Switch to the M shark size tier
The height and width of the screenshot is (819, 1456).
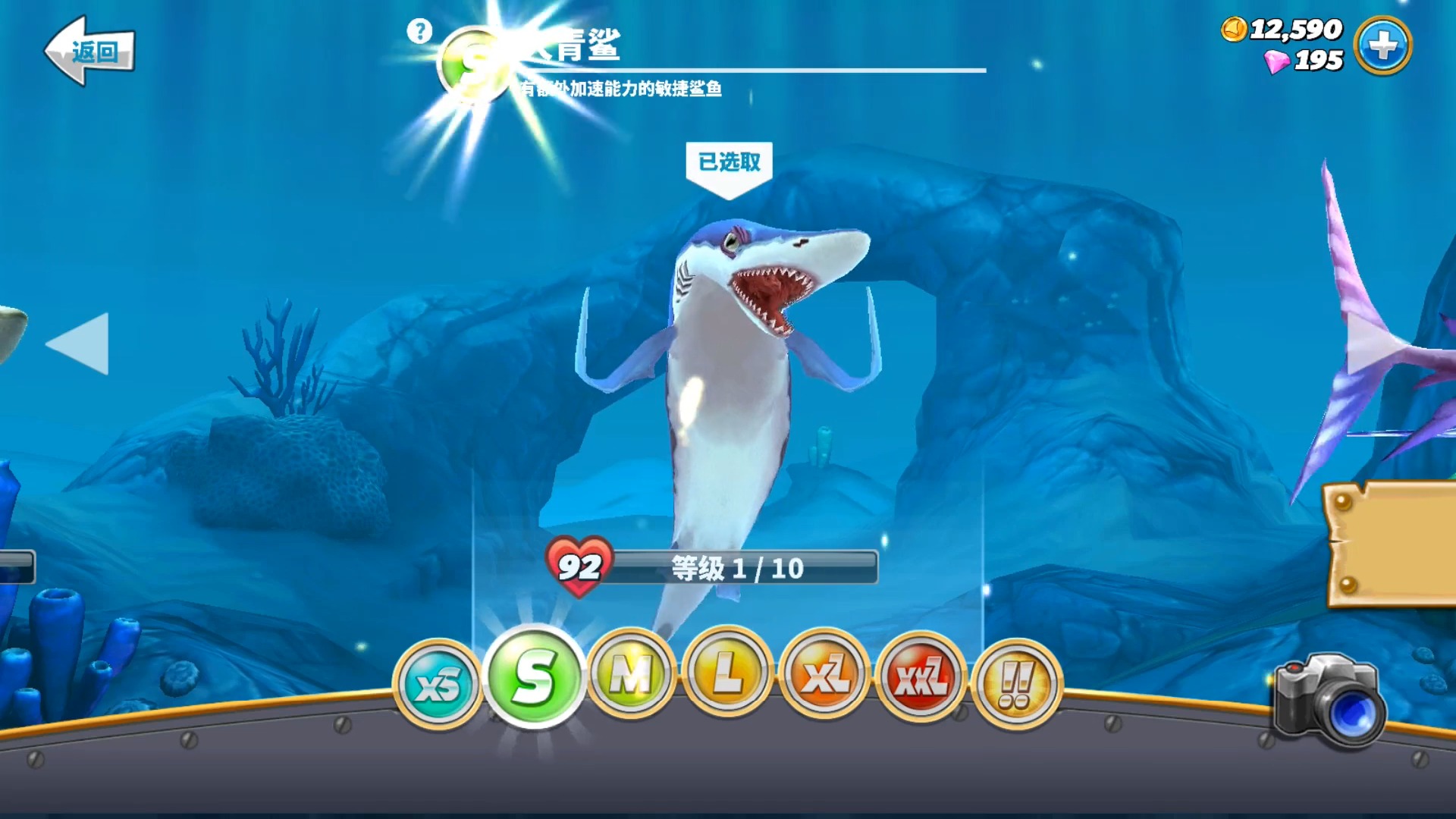tap(631, 674)
